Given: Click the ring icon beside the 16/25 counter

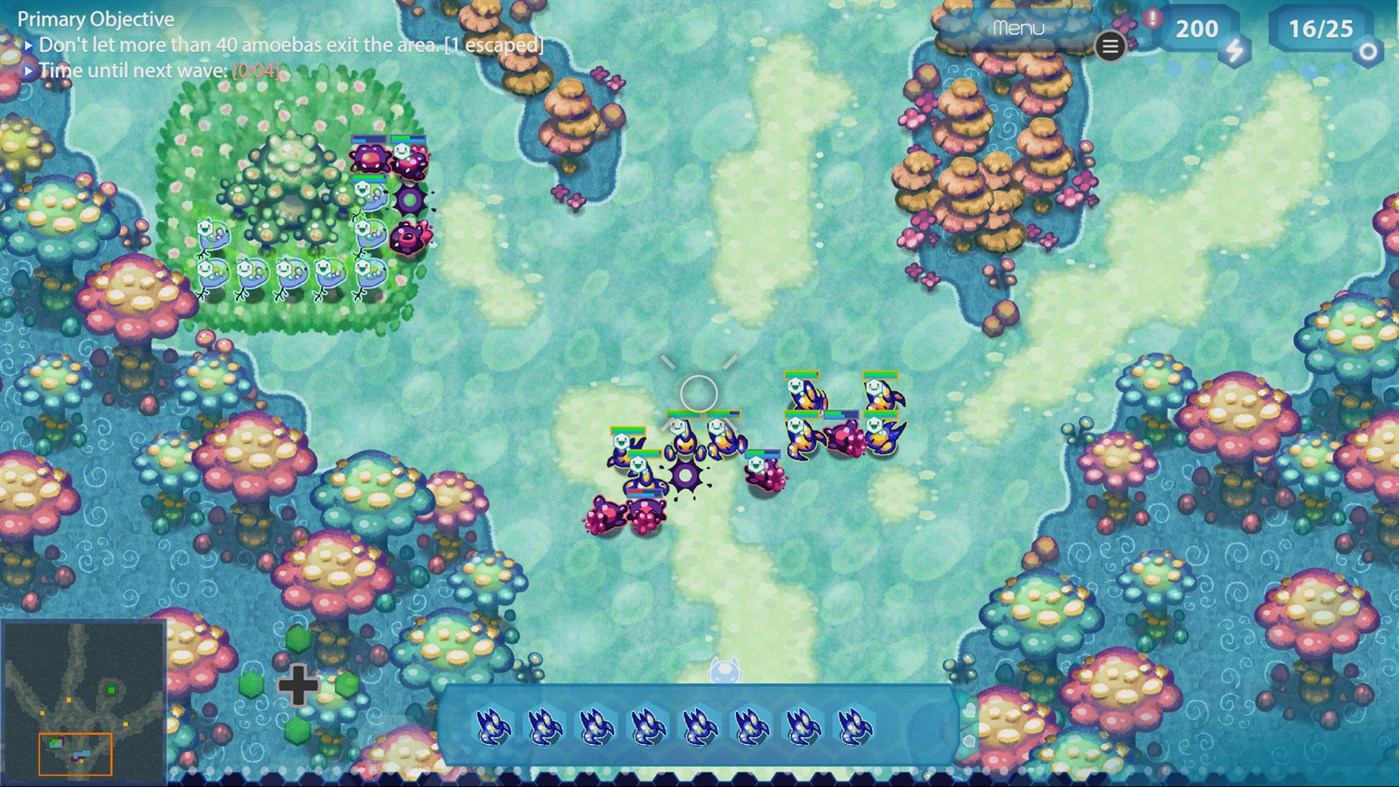Looking at the screenshot, I should tap(1368, 49).
